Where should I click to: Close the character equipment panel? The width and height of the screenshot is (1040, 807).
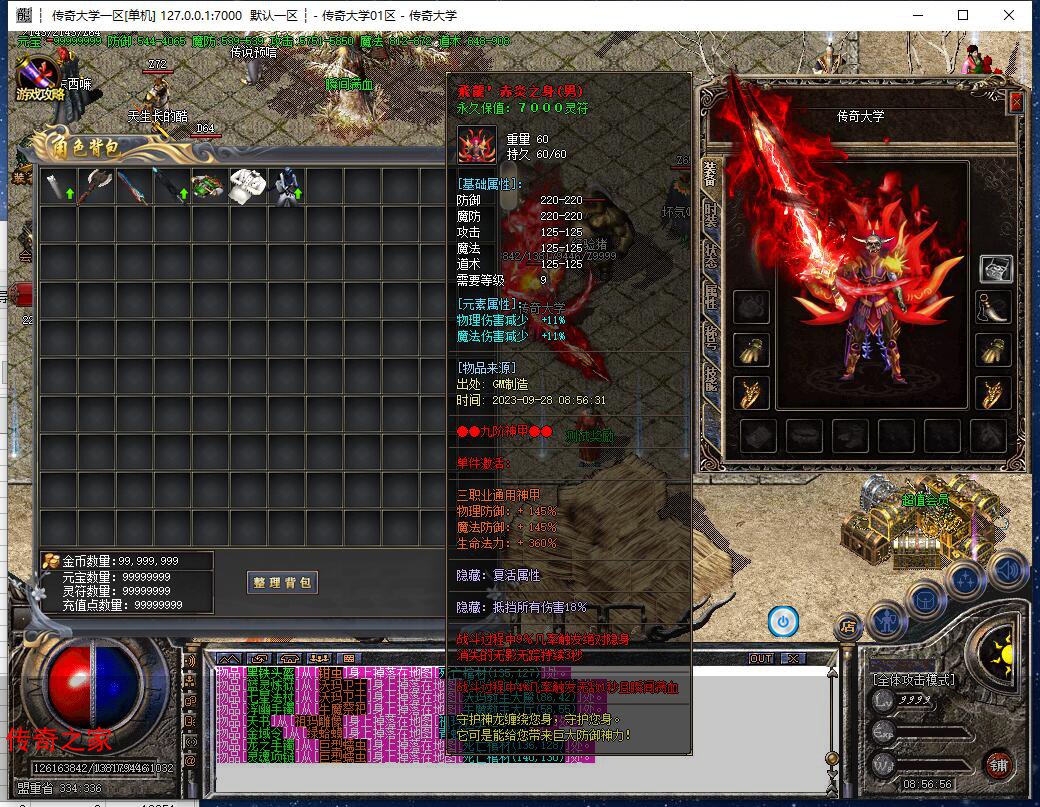pyautogui.click(x=1016, y=102)
